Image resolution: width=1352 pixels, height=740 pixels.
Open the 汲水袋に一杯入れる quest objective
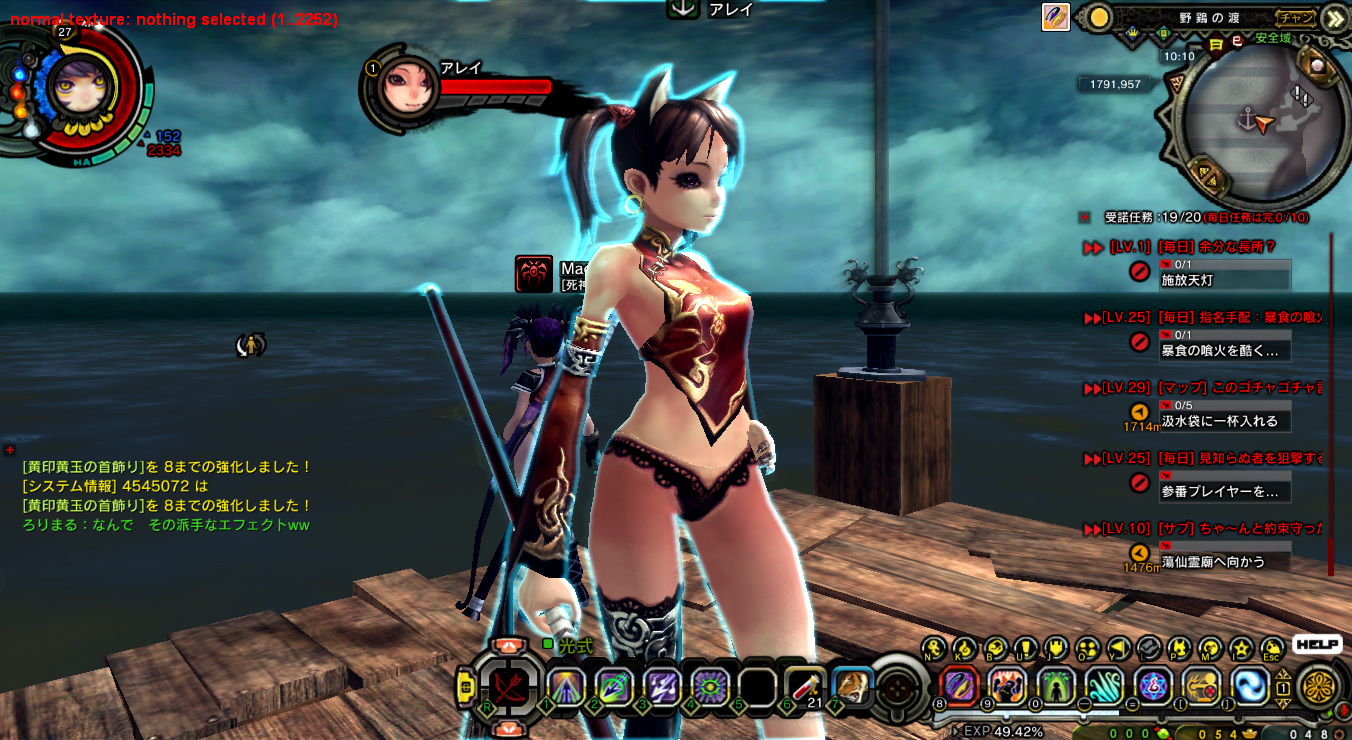pos(1224,421)
